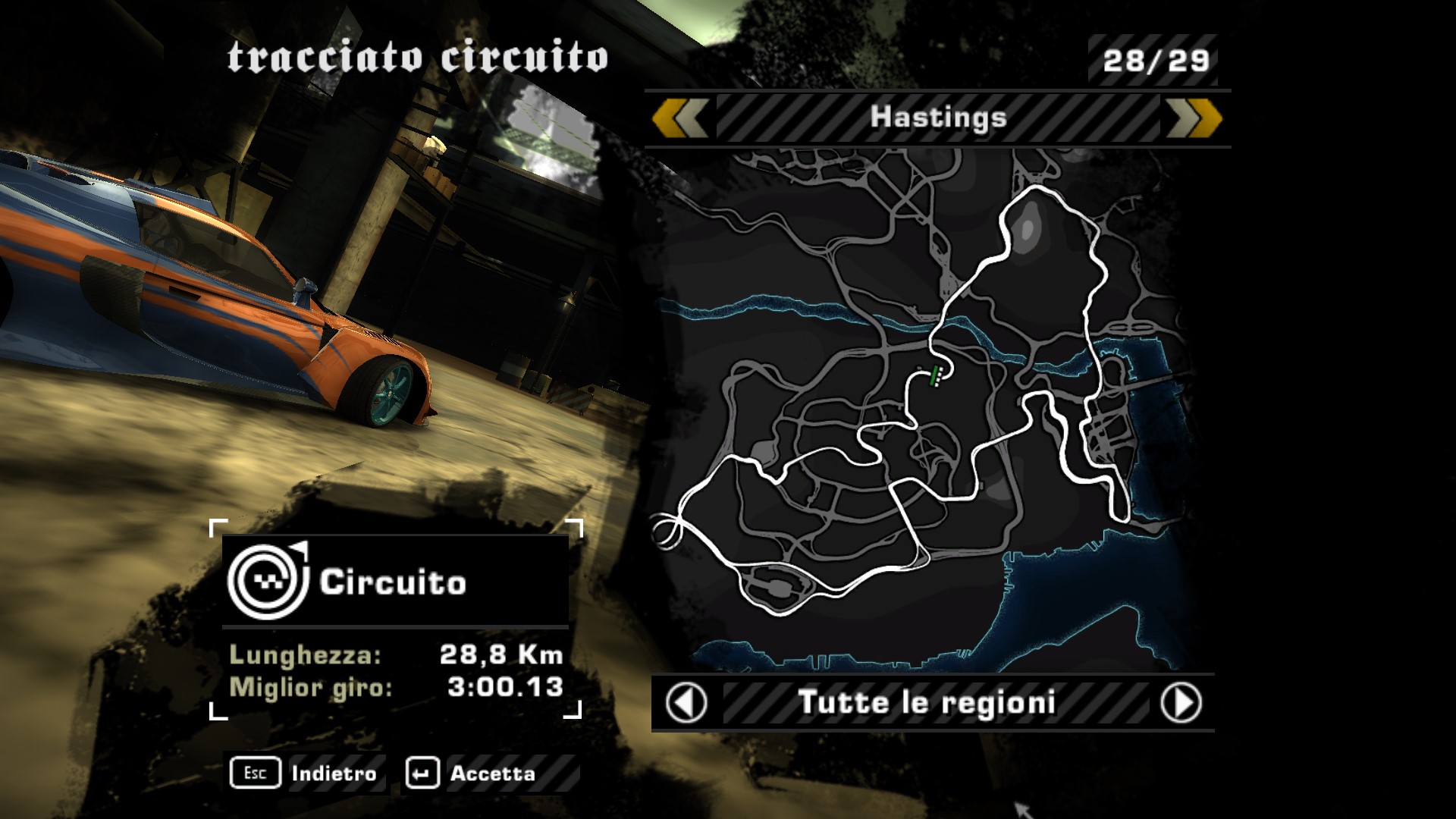Advance to next track with right yellow chevron
Viewport: 1456px width, 819px height.
click(1193, 118)
